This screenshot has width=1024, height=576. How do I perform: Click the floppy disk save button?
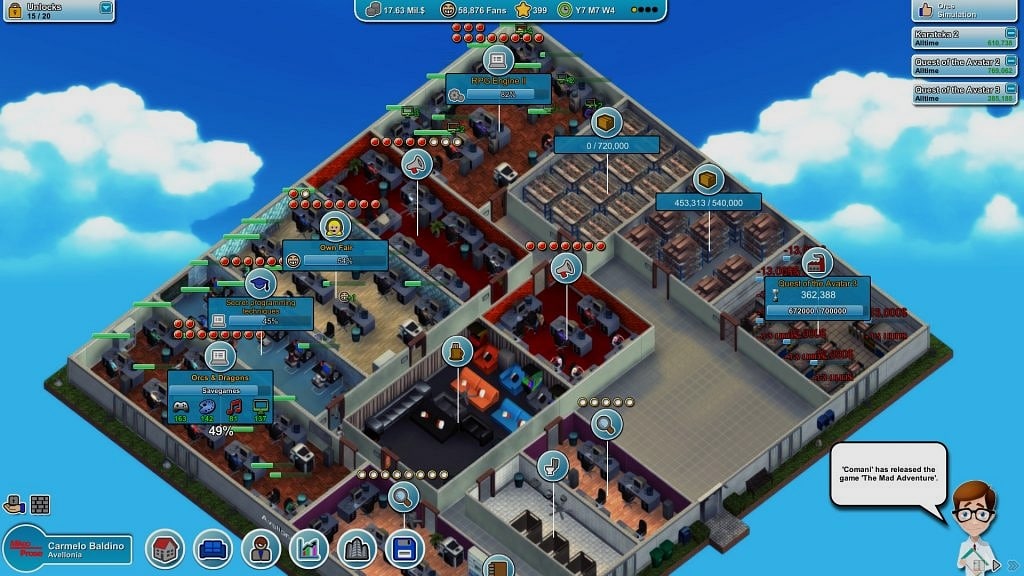[x=405, y=548]
